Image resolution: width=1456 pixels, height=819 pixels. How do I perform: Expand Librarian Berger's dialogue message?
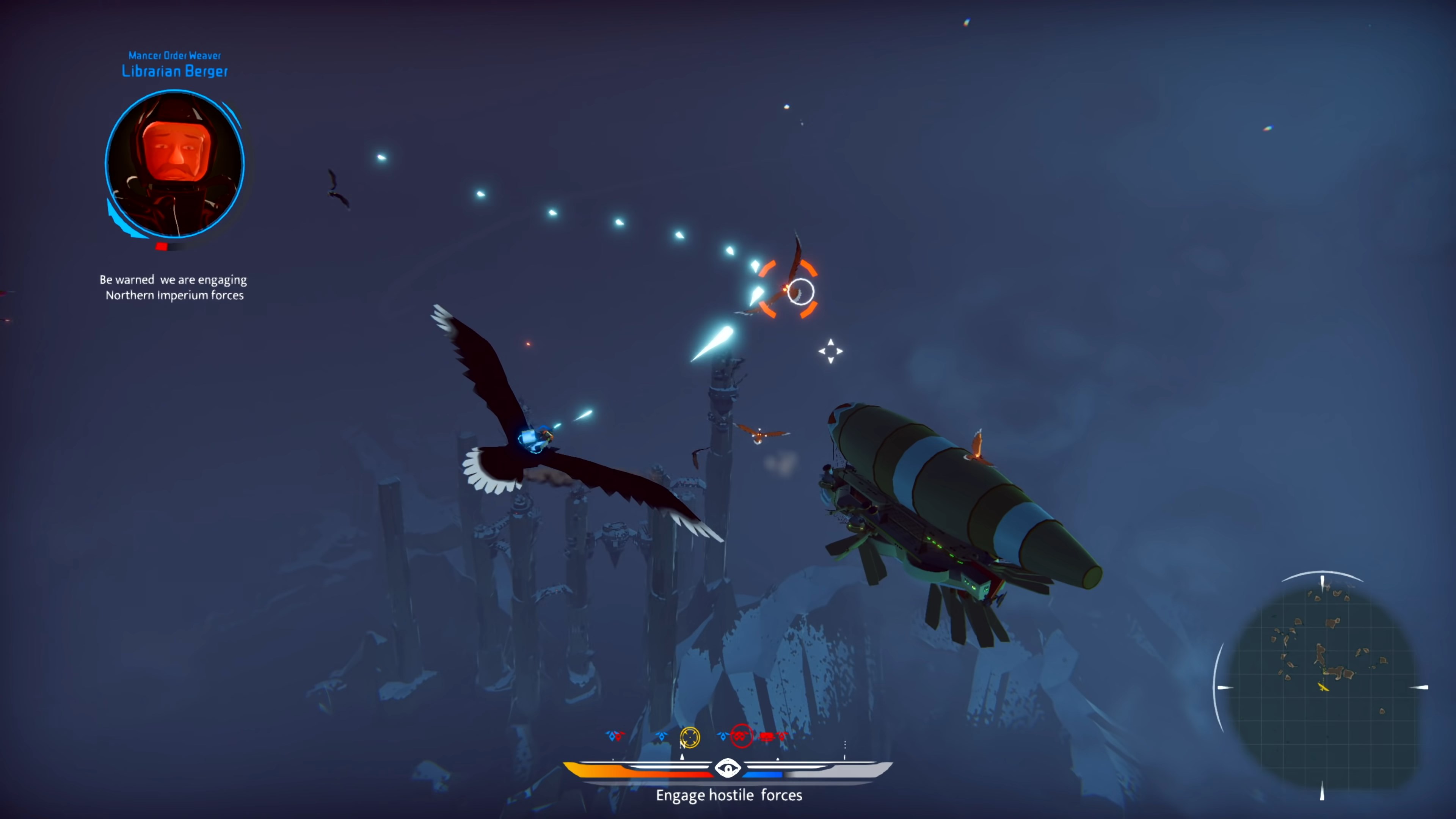click(173, 287)
